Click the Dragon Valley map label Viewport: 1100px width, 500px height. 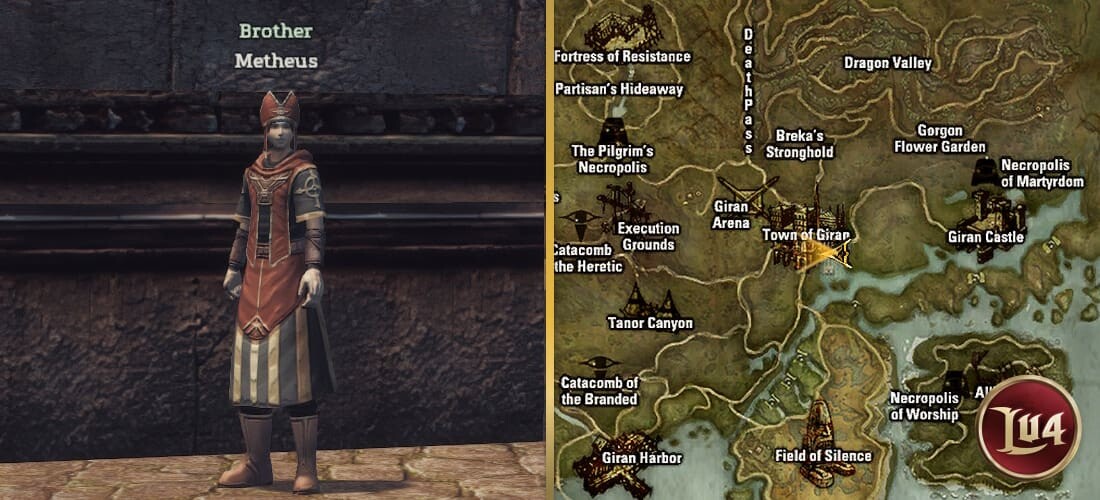(x=888, y=63)
